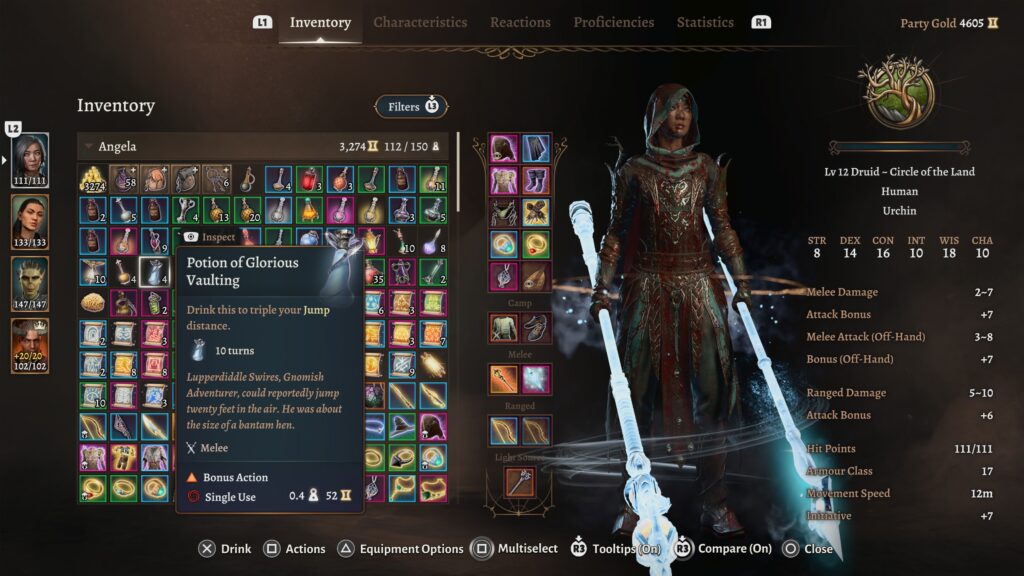
Task: Select the green-skinned party member portrait
Action: coord(30,281)
